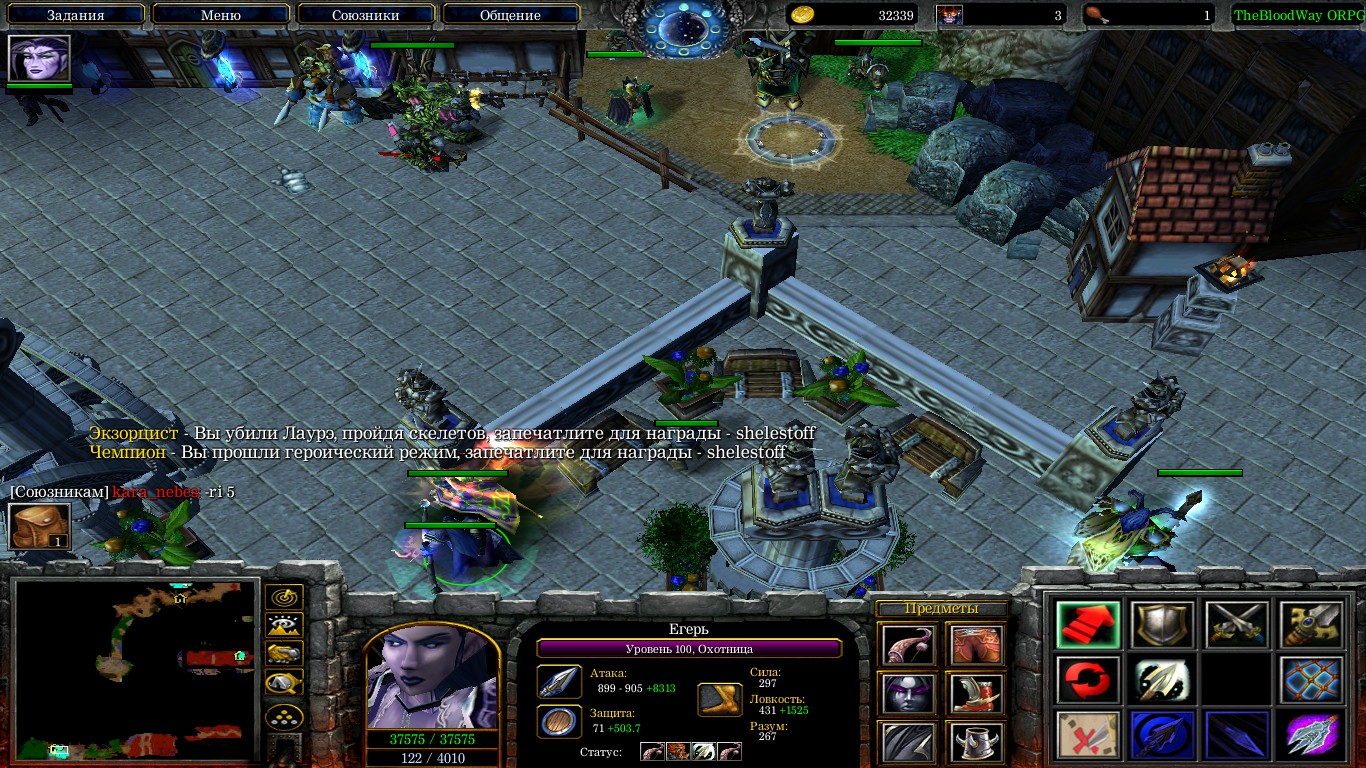Viewport: 1366px width, 768px height.
Task: Click the minimap to view the map
Action: (136, 669)
